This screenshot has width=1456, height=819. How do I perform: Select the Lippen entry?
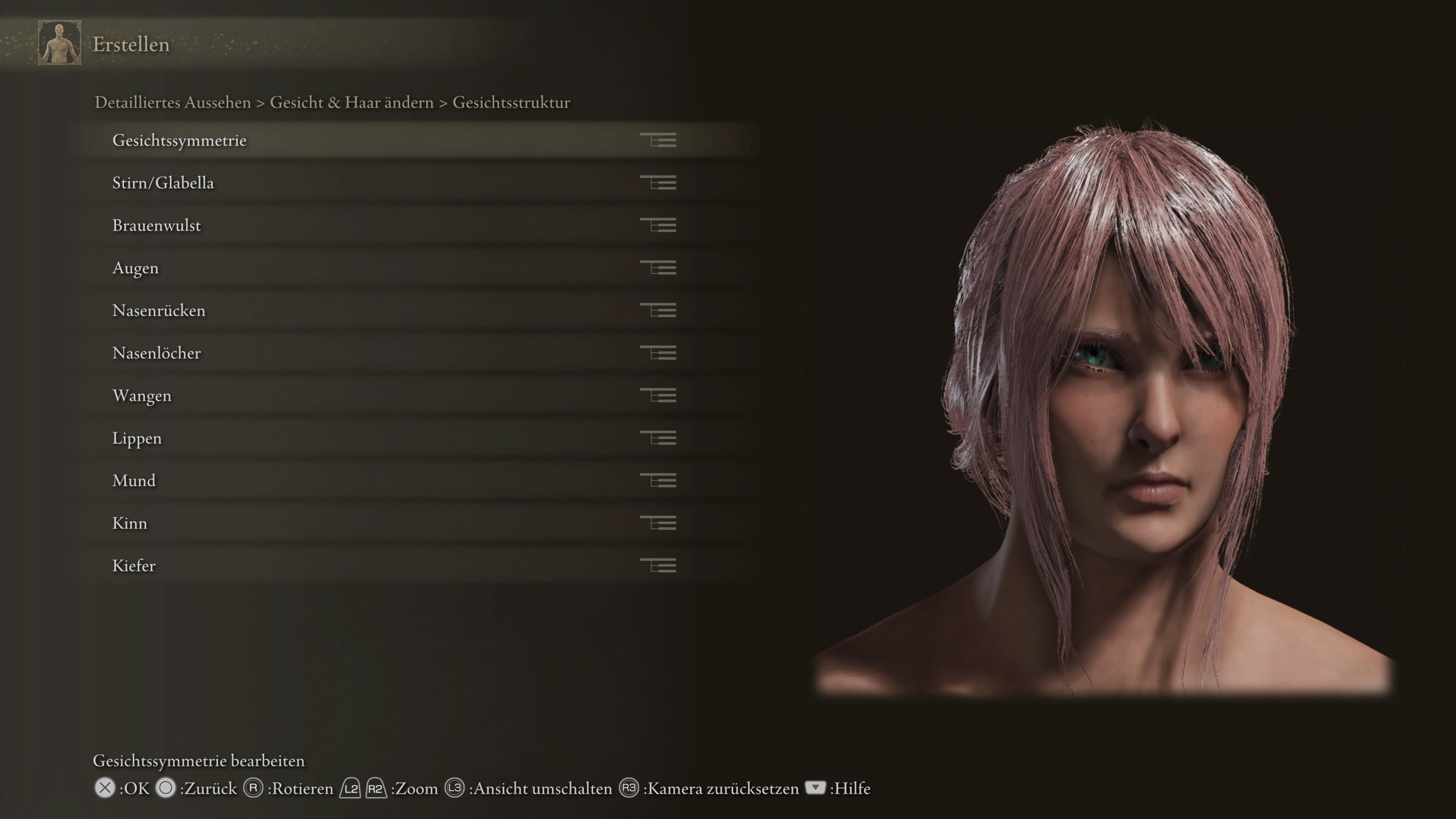click(137, 438)
